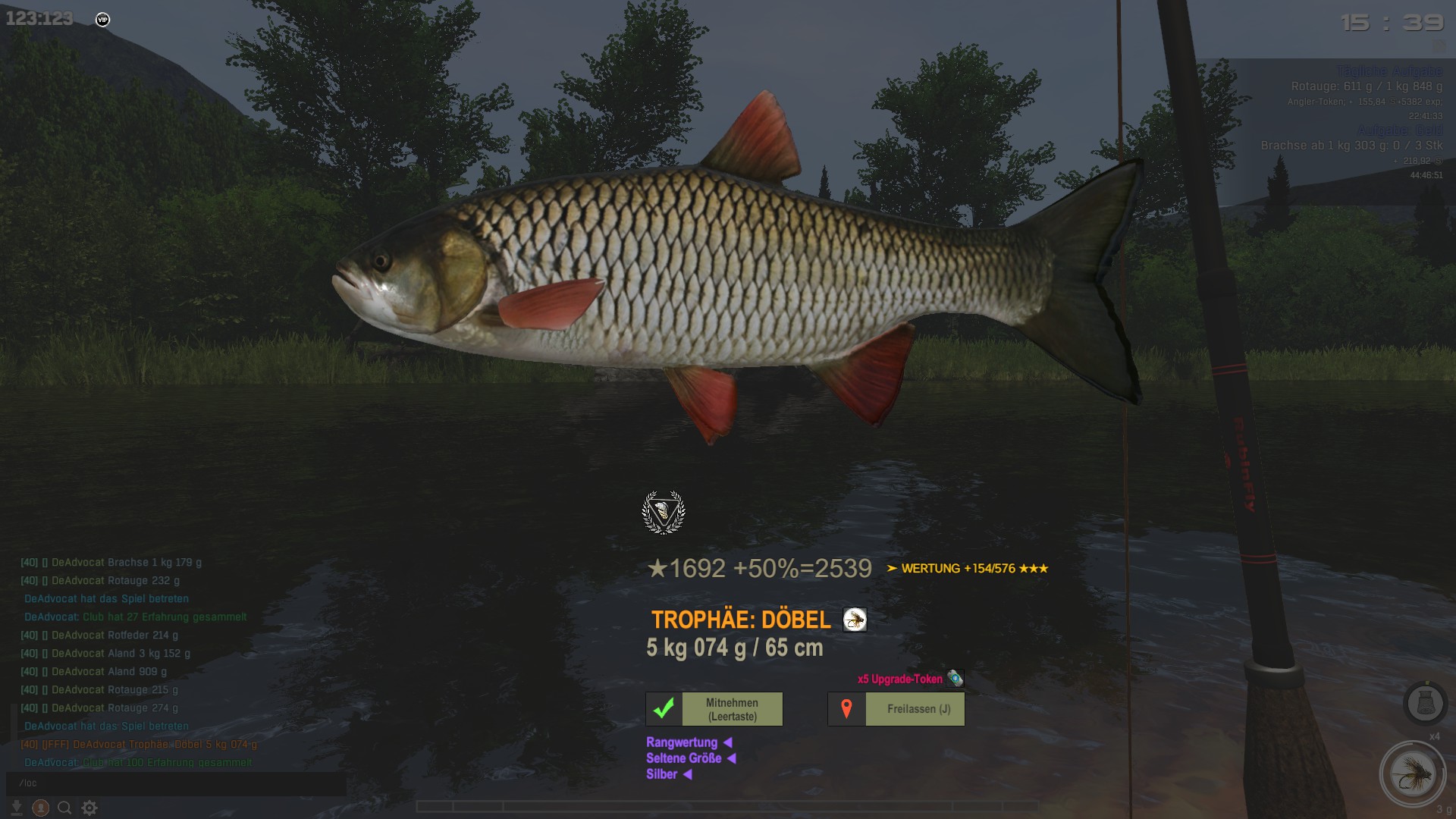Keep the fish with the Mitnehmen button
The image size is (1456, 819).
[x=714, y=709]
